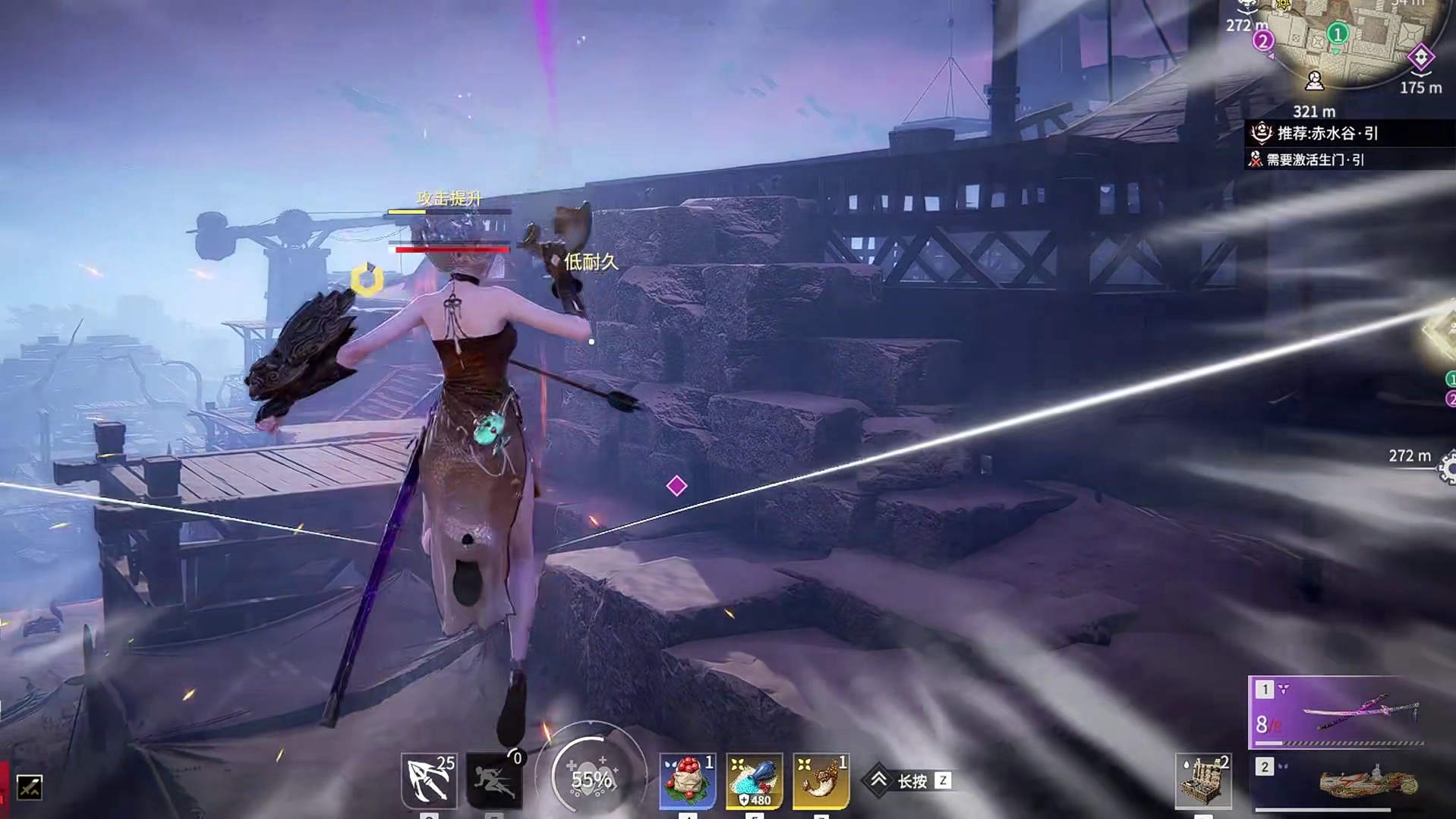Activate the dash sprint ability icon
This screenshot has height=819, width=1456.
(494, 780)
